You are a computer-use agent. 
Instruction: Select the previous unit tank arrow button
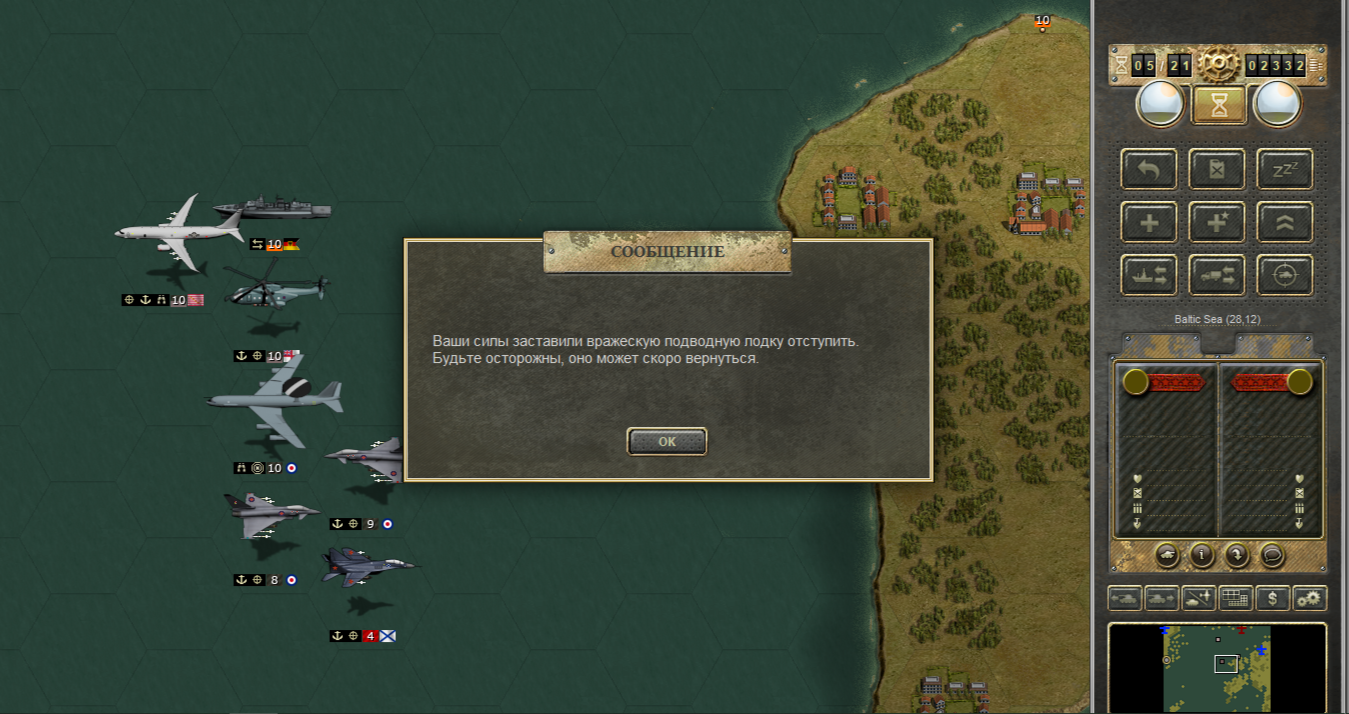(1124, 598)
